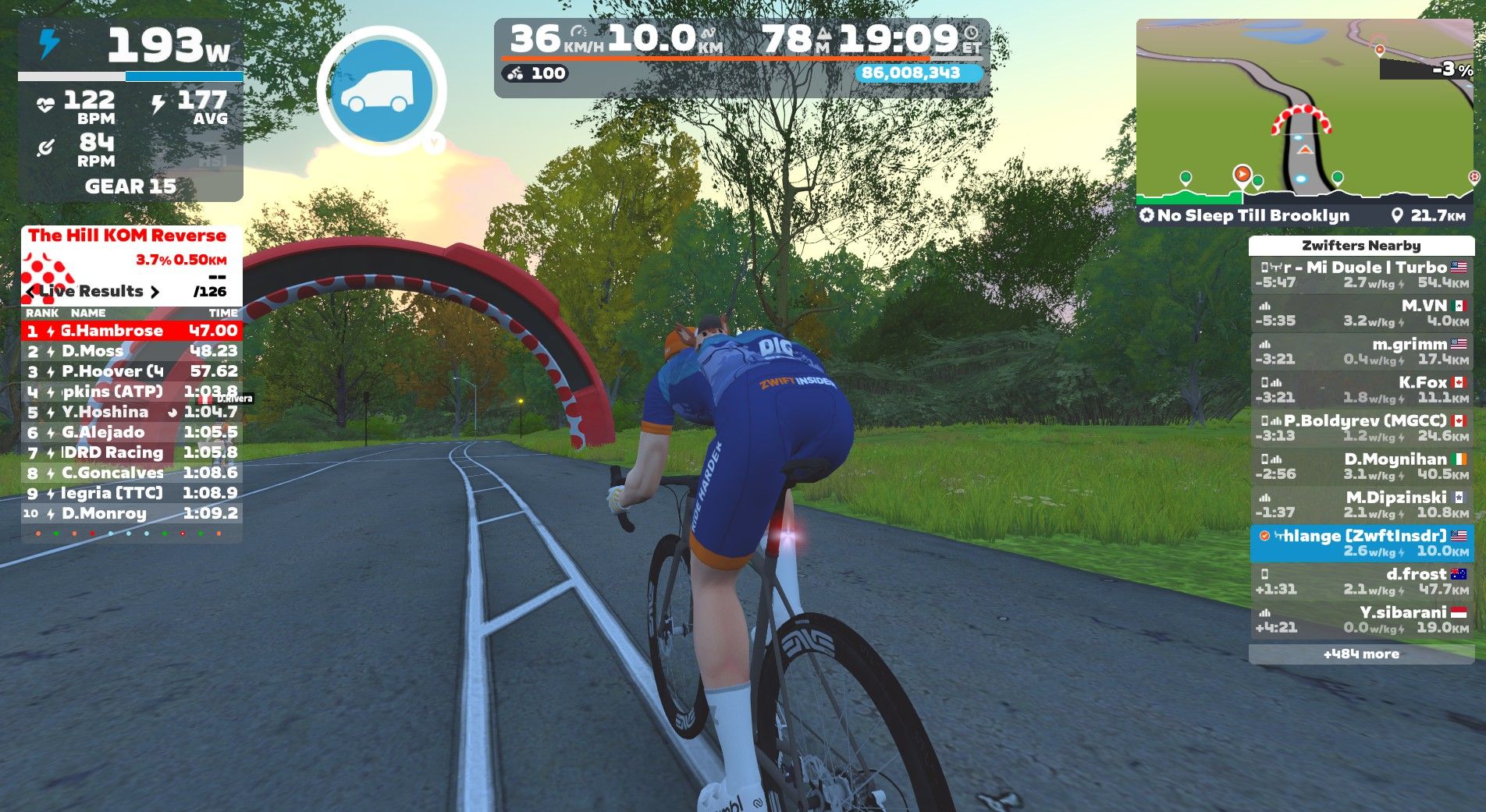Choose D.Moynihan in Zwifters Nearby

pyautogui.click(x=1361, y=466)
